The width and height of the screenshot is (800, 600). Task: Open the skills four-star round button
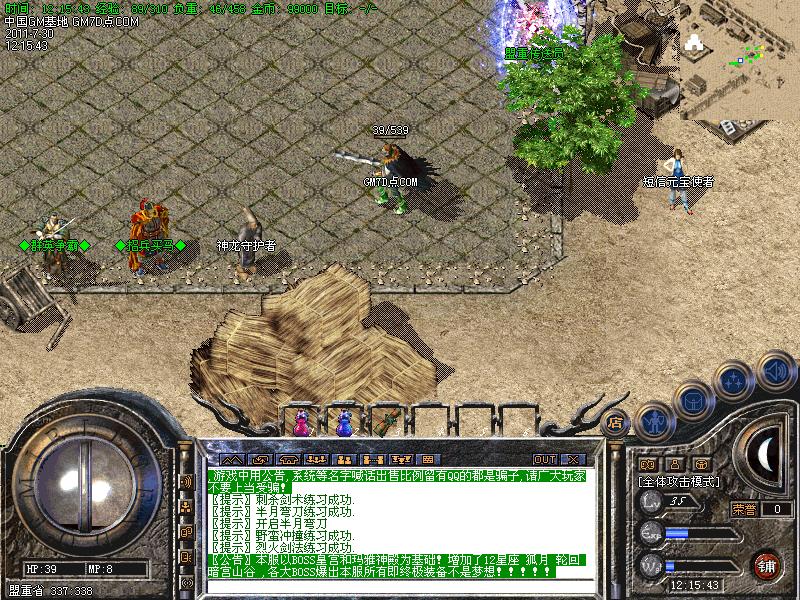click(735, 381)
